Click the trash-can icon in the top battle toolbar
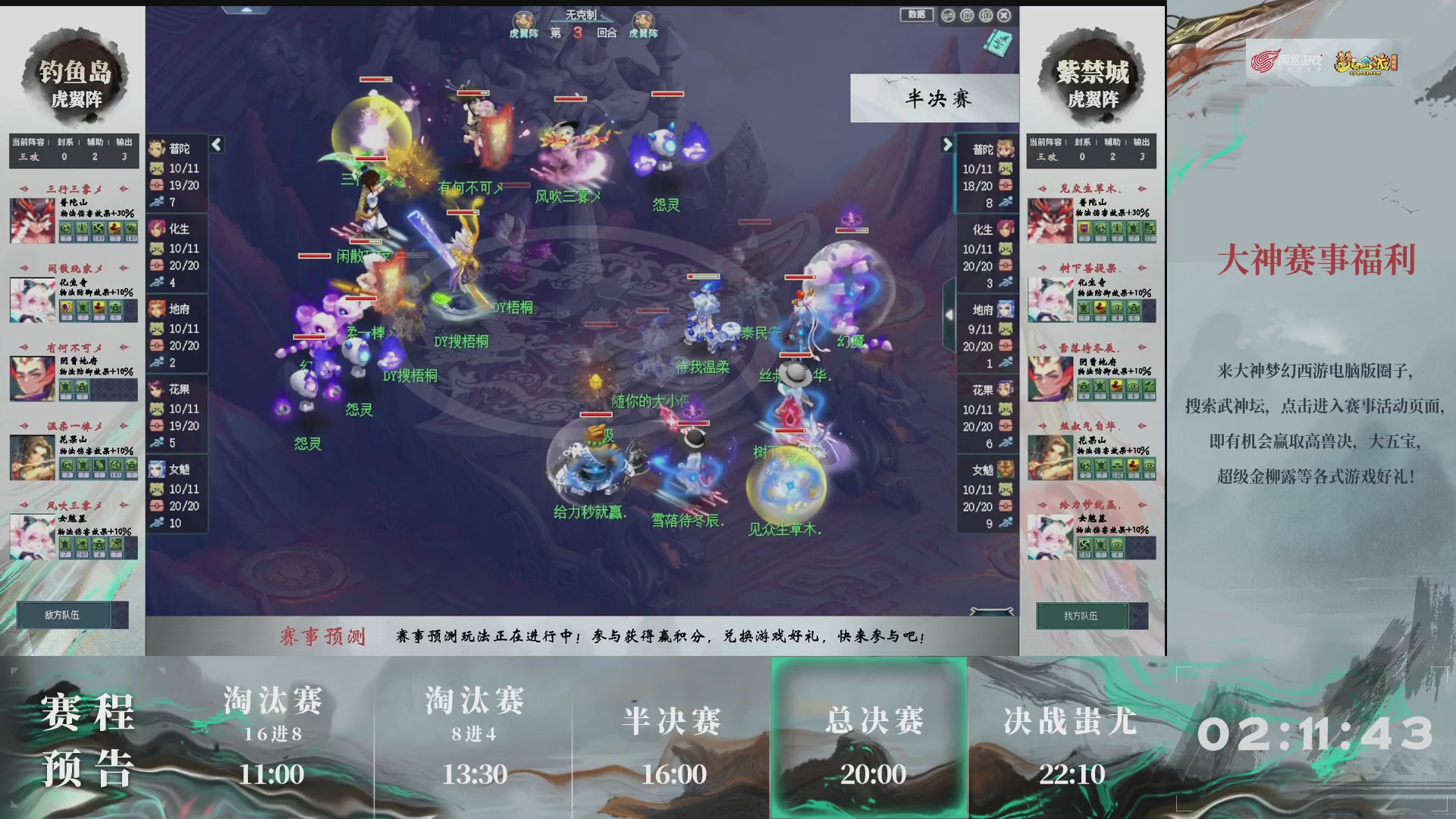 [966, 14]
